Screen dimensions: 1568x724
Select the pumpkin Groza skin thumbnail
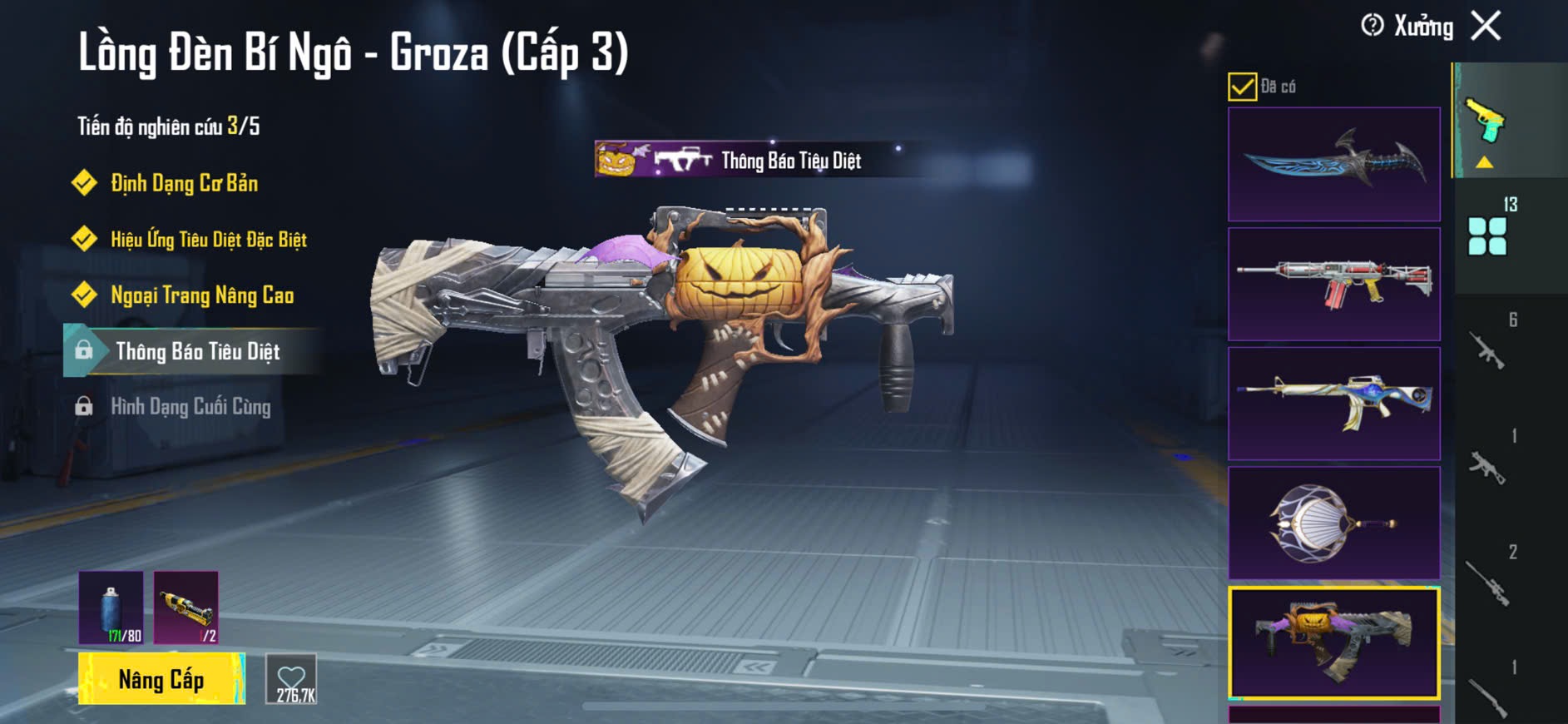1333,642
